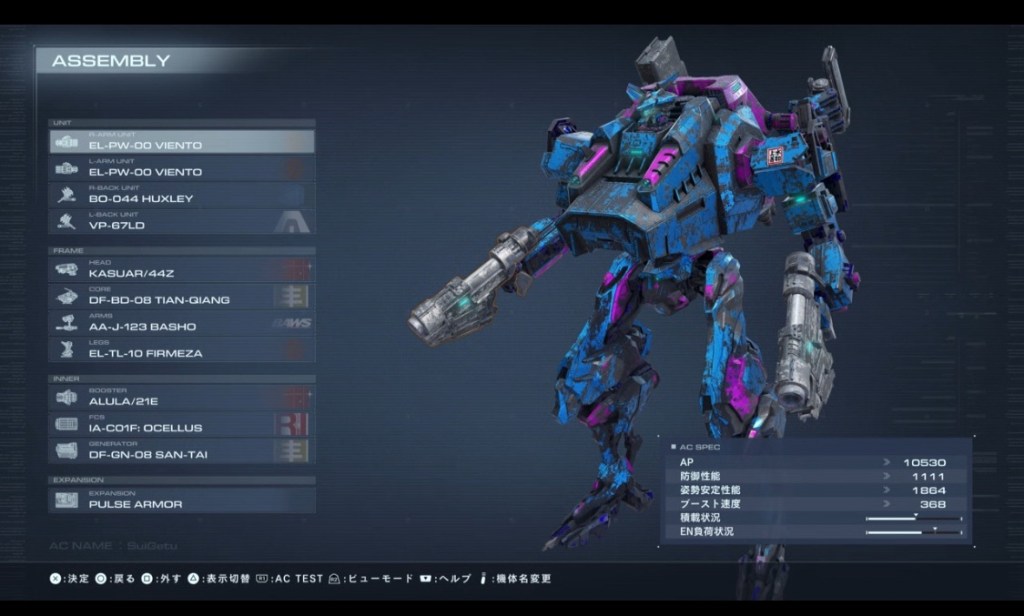
Task: Open the AA-J-123 BASHO arms slot
Action: (x=181, y=324)
